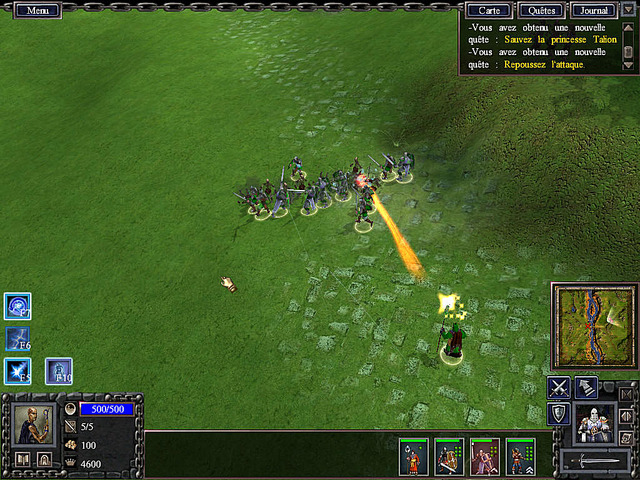640x480 pixels.
Task: Open the Carte map view
Action: (x=489, y=10)
